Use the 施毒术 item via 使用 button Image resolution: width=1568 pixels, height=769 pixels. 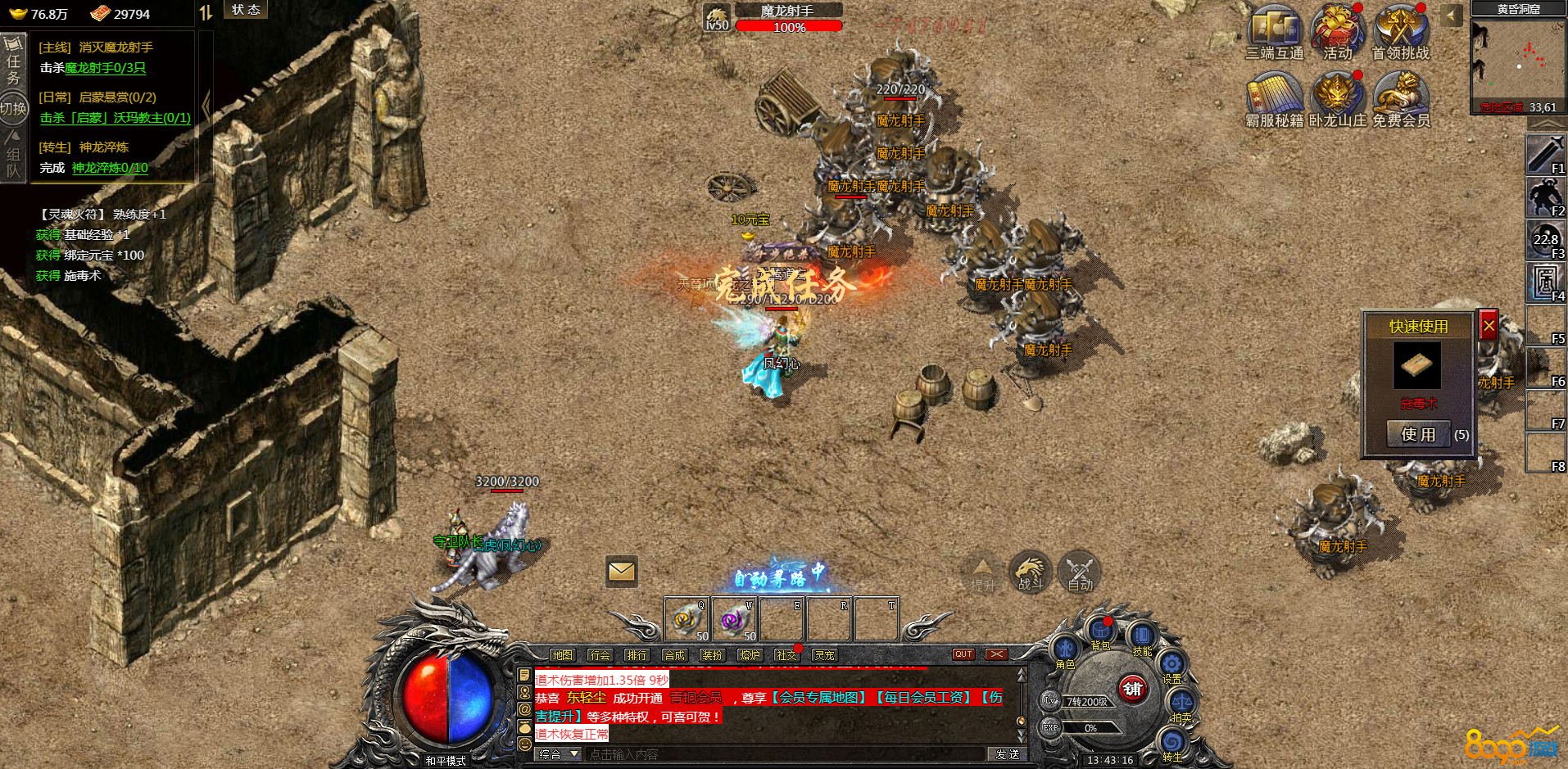click(1418, 434)
